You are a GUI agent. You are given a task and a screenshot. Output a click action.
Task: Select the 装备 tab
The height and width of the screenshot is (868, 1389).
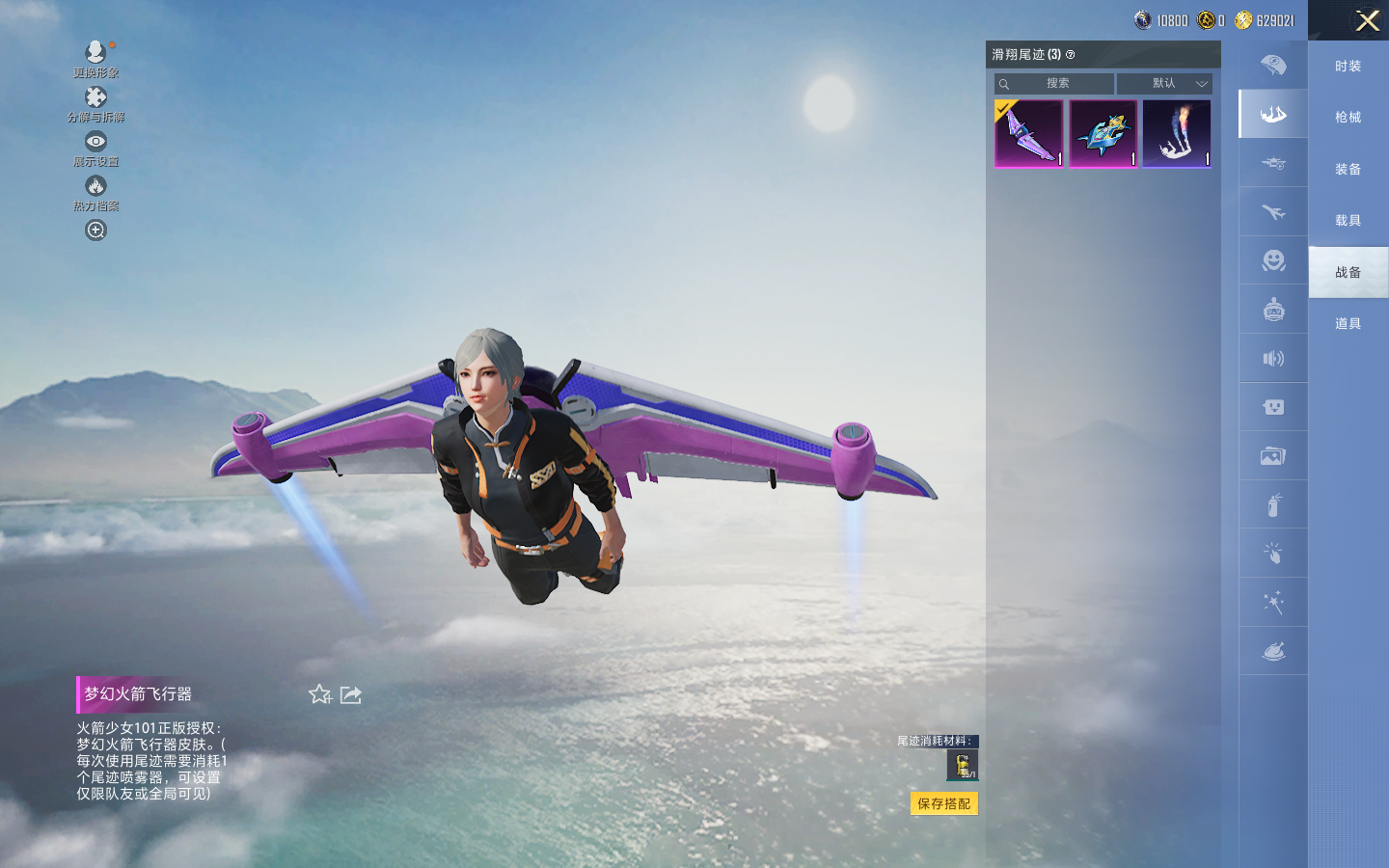tap(1348, 169)
